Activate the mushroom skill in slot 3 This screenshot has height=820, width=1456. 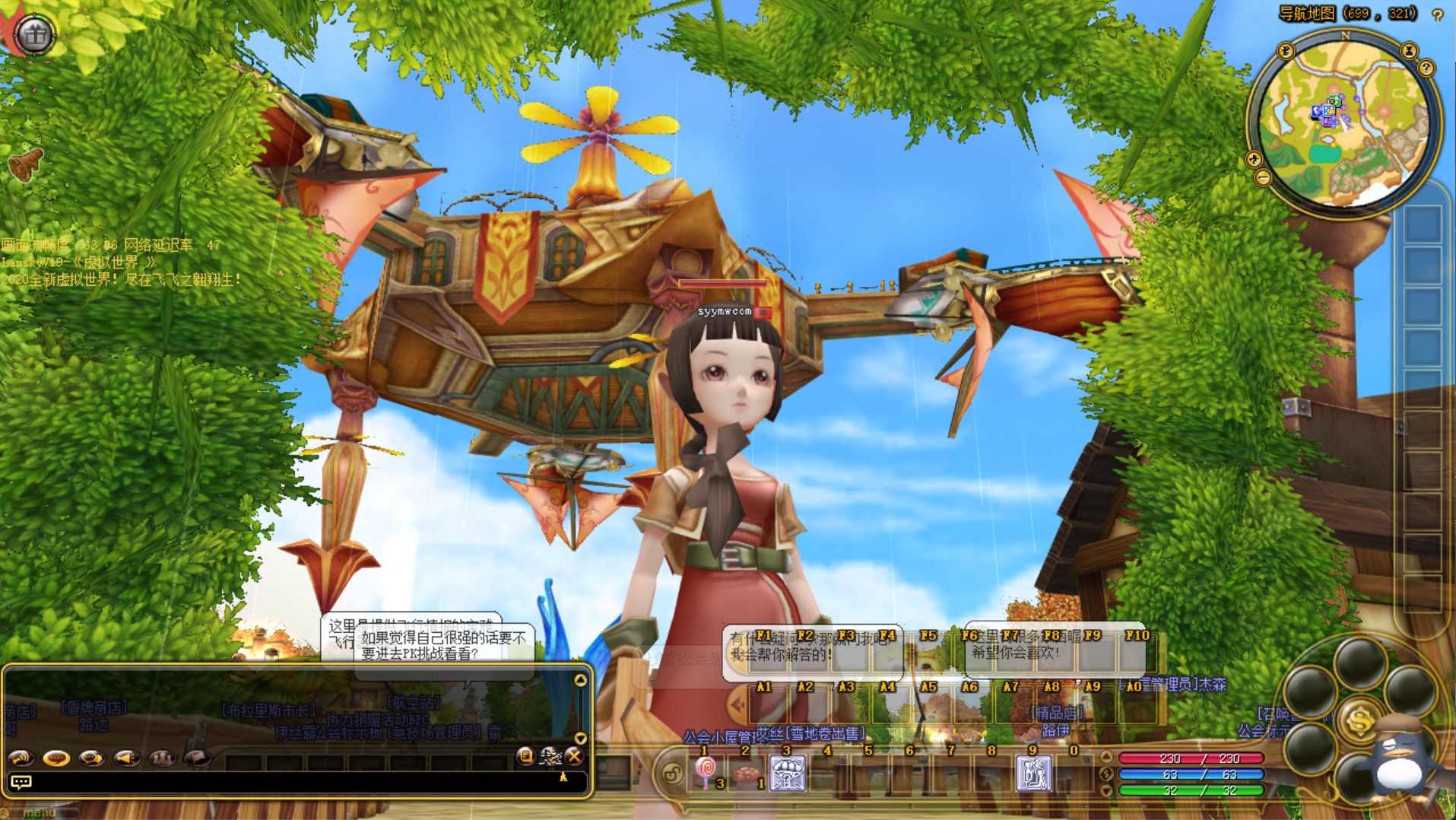788,774
